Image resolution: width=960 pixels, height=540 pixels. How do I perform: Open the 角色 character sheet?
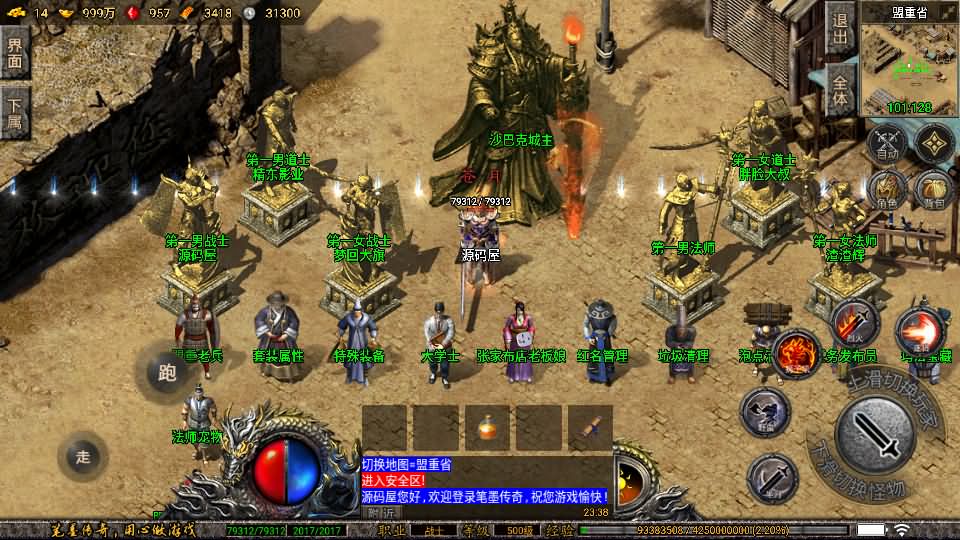(x=886, y=190)
